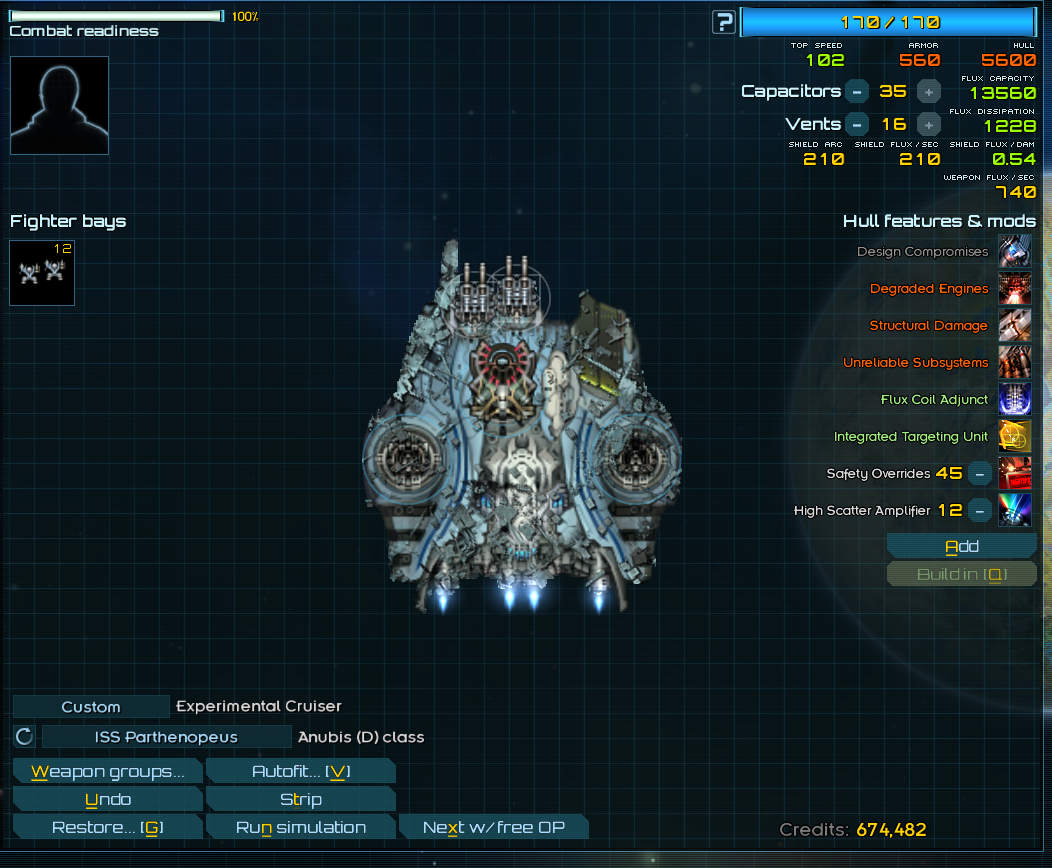The image size is (1052, 868).
Task: Click the ISS Parthenopeus ship name field
Action: click(166, 737)
